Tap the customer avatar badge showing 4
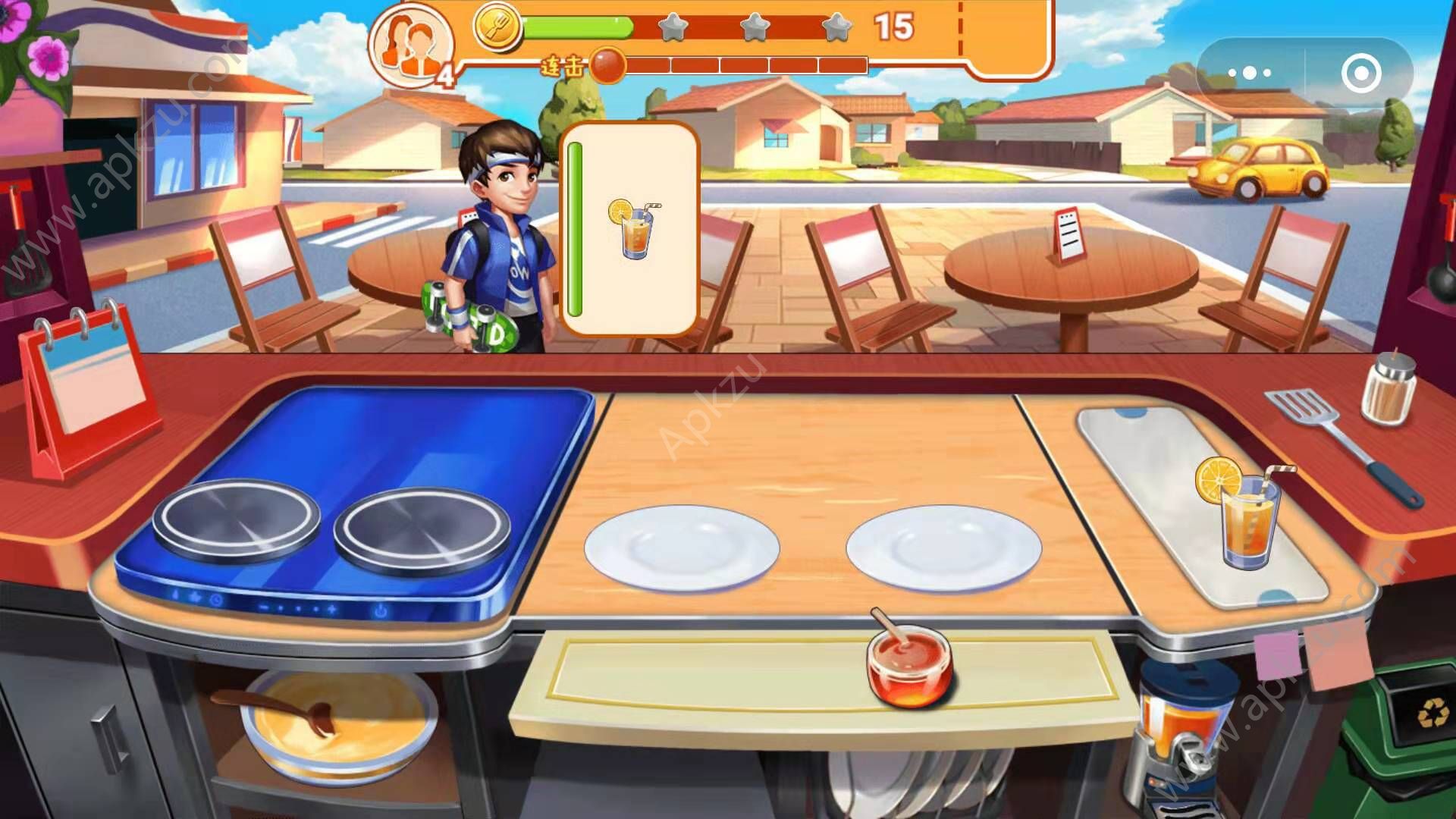 (412, 44)
